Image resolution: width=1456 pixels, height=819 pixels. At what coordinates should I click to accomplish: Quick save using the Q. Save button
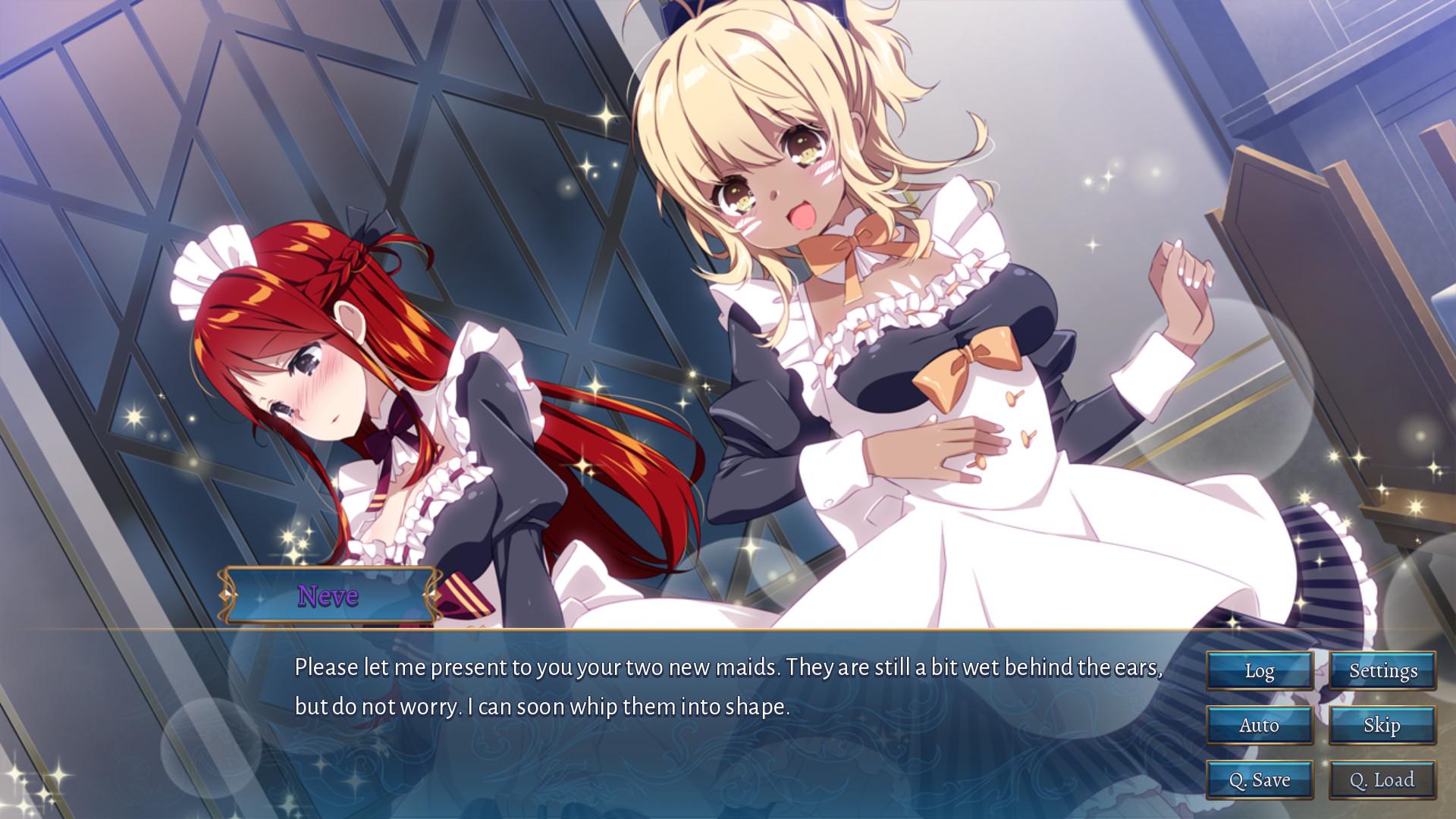click(1259, 780)
